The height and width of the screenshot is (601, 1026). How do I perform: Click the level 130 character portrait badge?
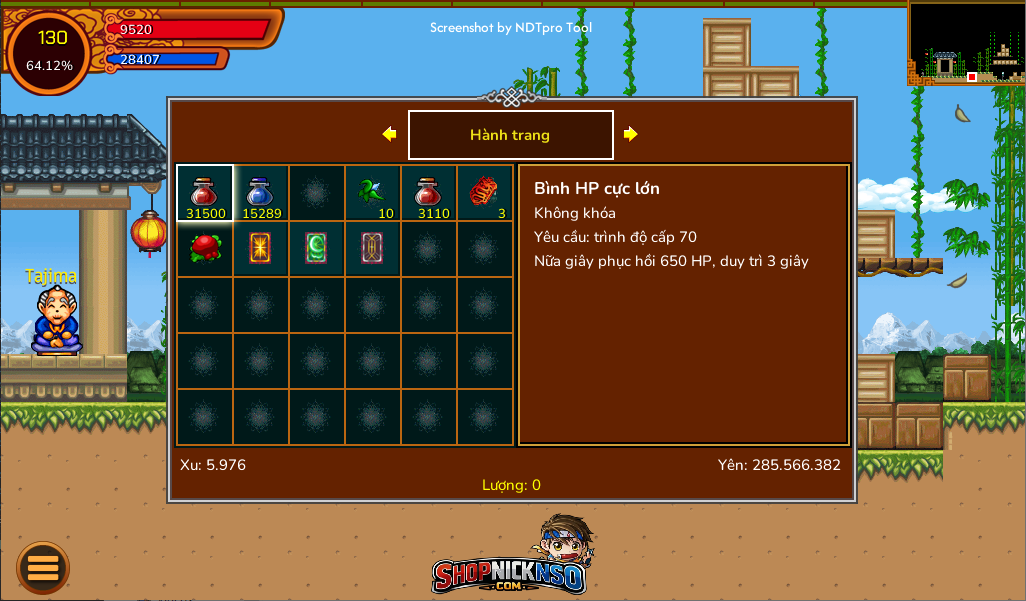coord(50,51)
